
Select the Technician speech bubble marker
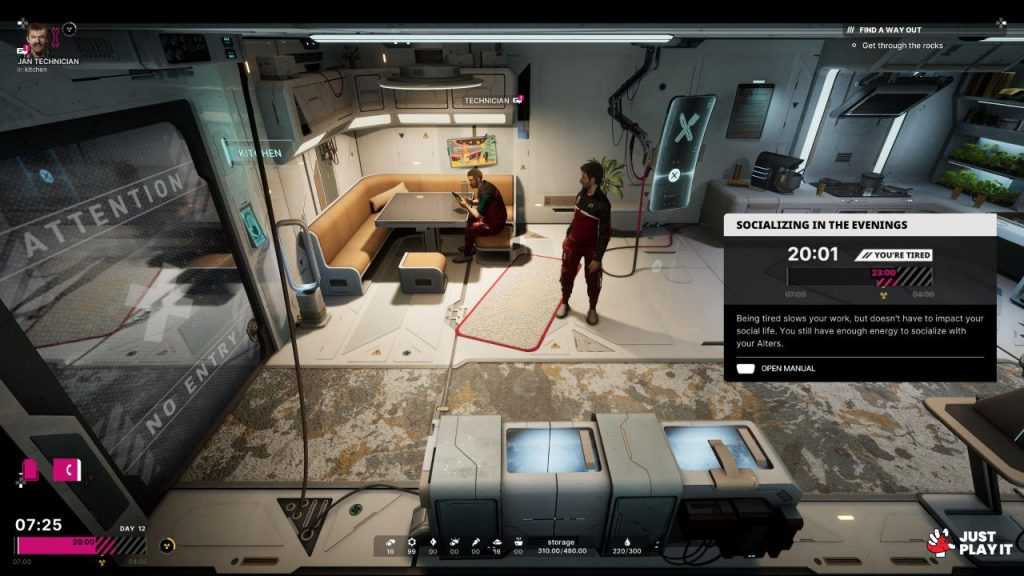coord(518,100)
